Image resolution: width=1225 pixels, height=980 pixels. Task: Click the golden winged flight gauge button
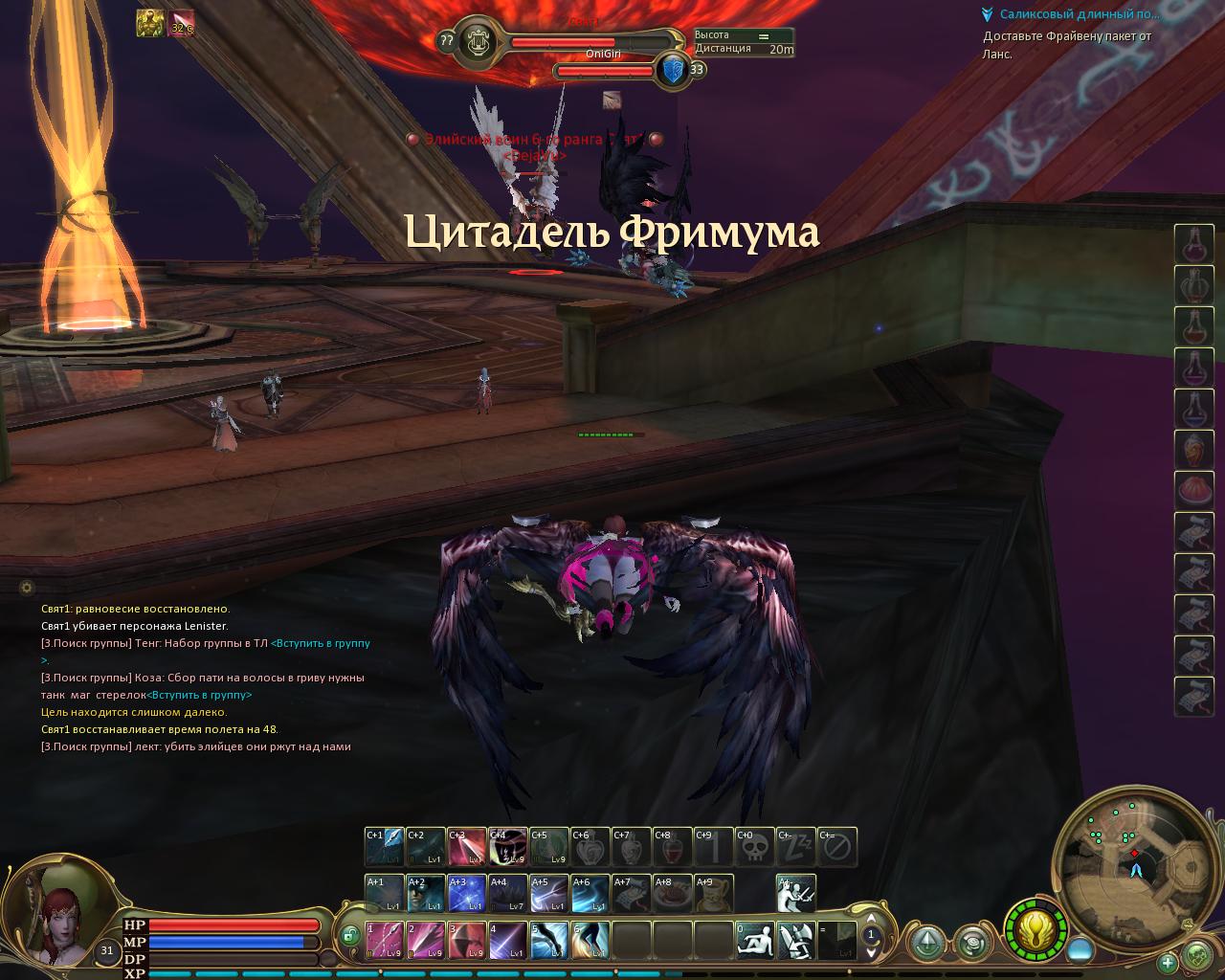1036,929
